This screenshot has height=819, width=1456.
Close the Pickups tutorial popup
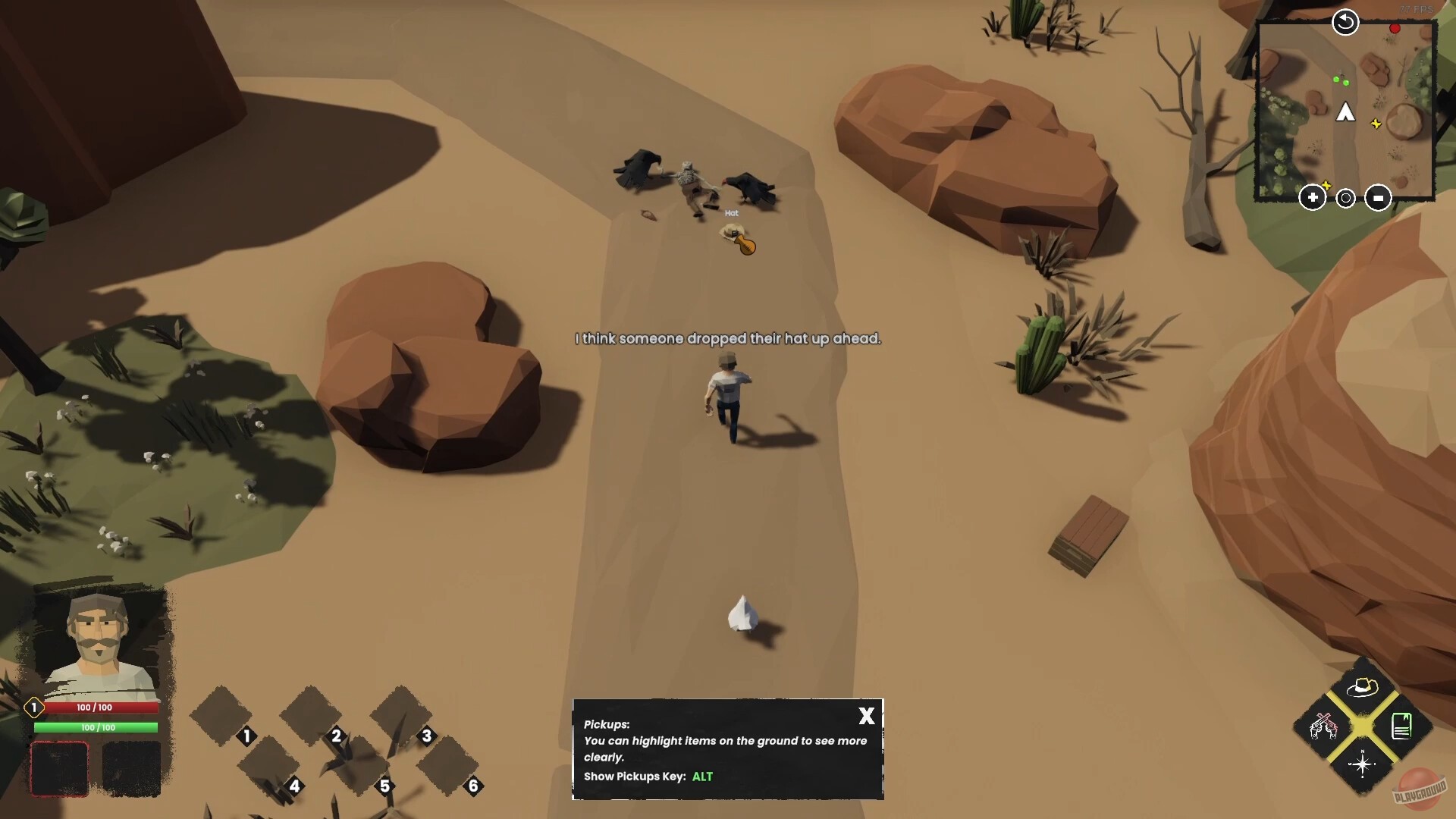(x=866, y=716)
